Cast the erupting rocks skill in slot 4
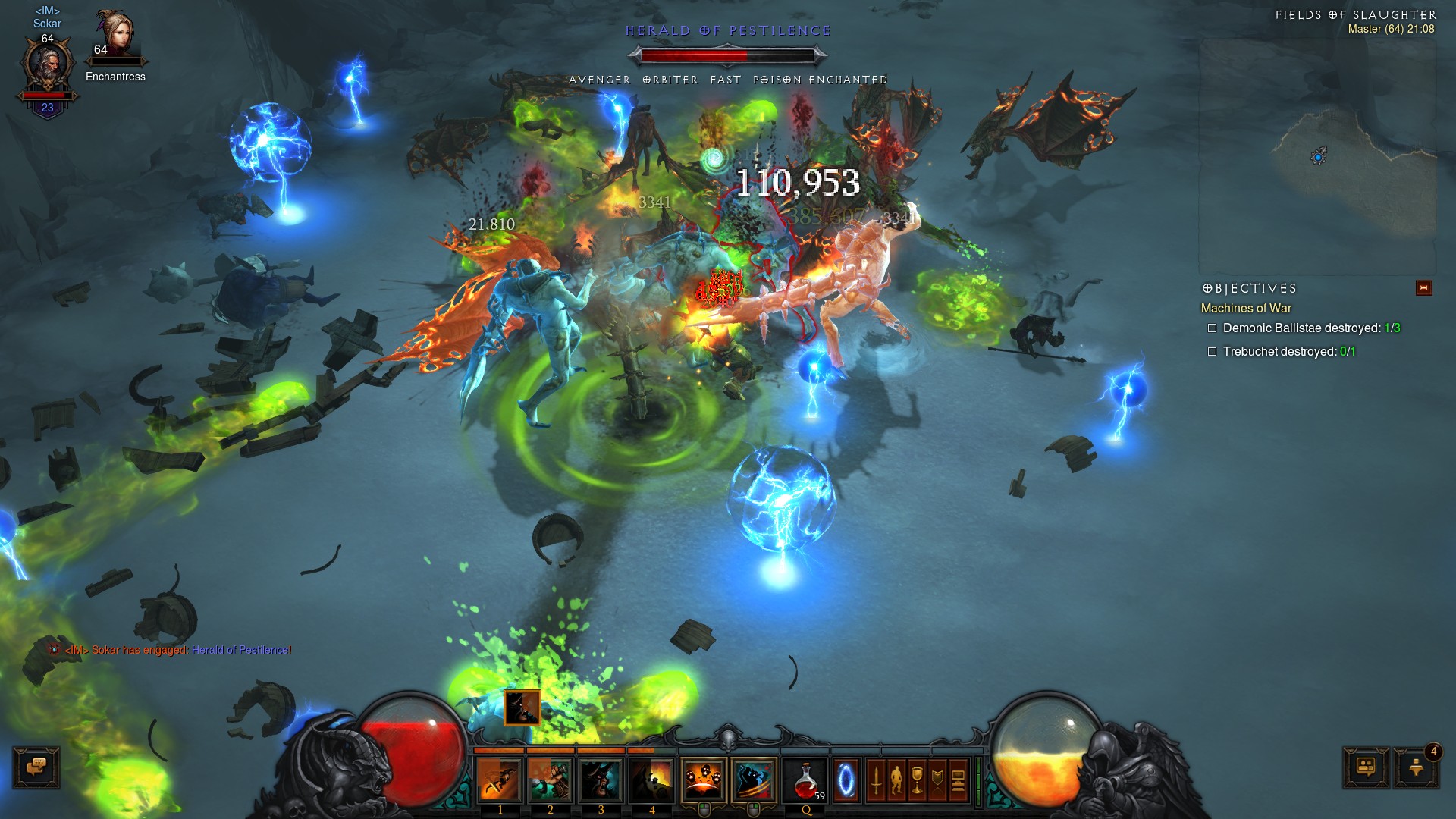The width and height of the screenshot is (1456, 819). point(651,780)
